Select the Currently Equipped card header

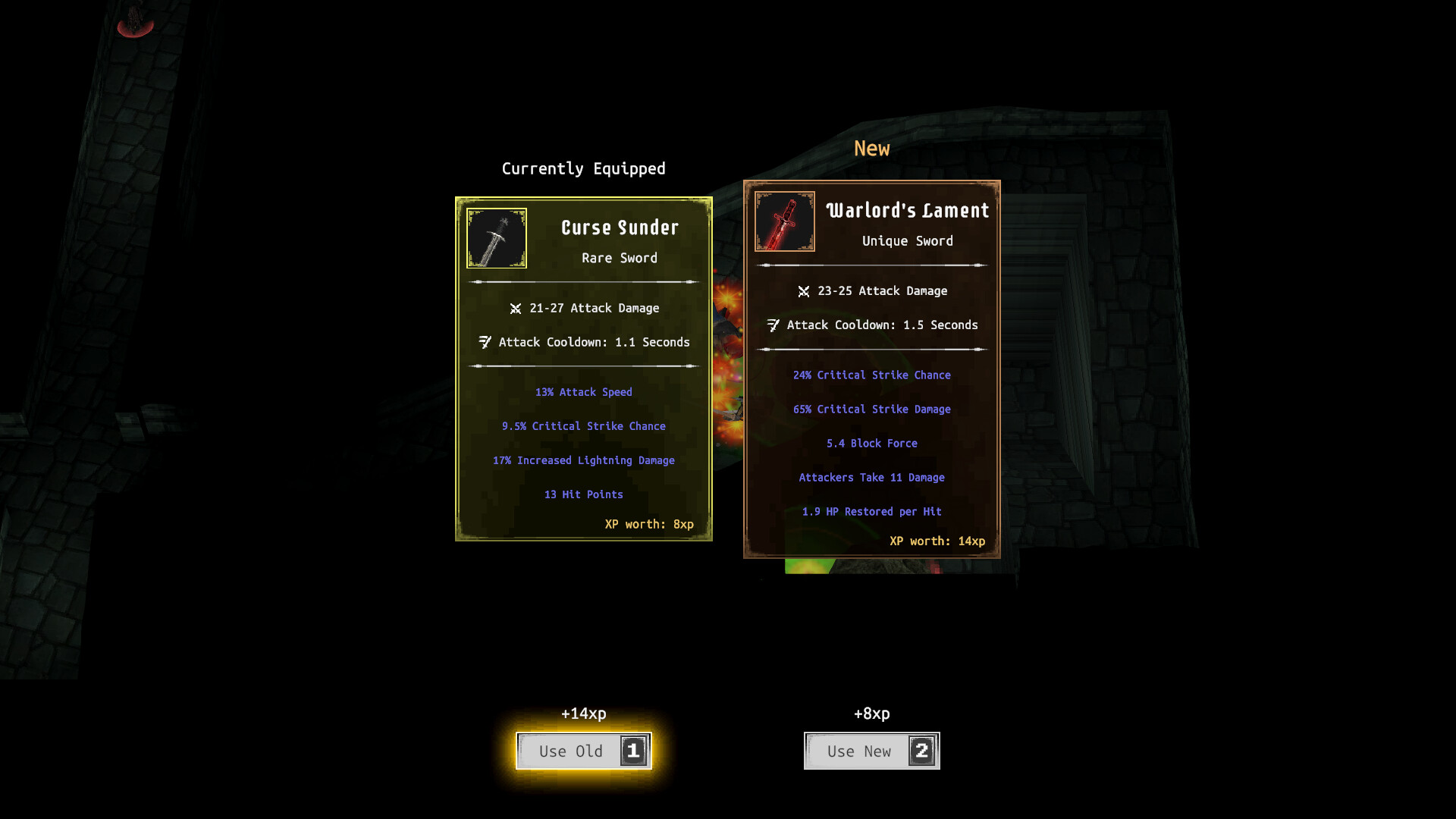[582, 168]
